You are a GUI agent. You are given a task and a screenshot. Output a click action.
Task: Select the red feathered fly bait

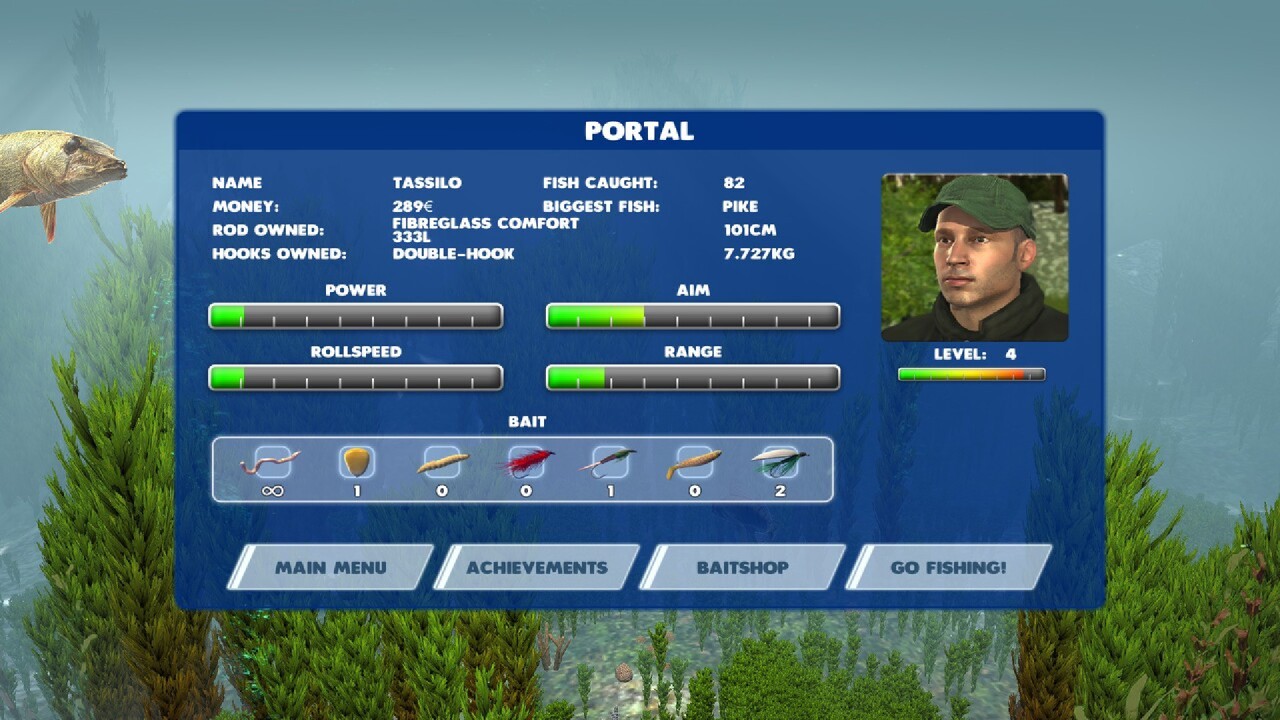(526, 462)
